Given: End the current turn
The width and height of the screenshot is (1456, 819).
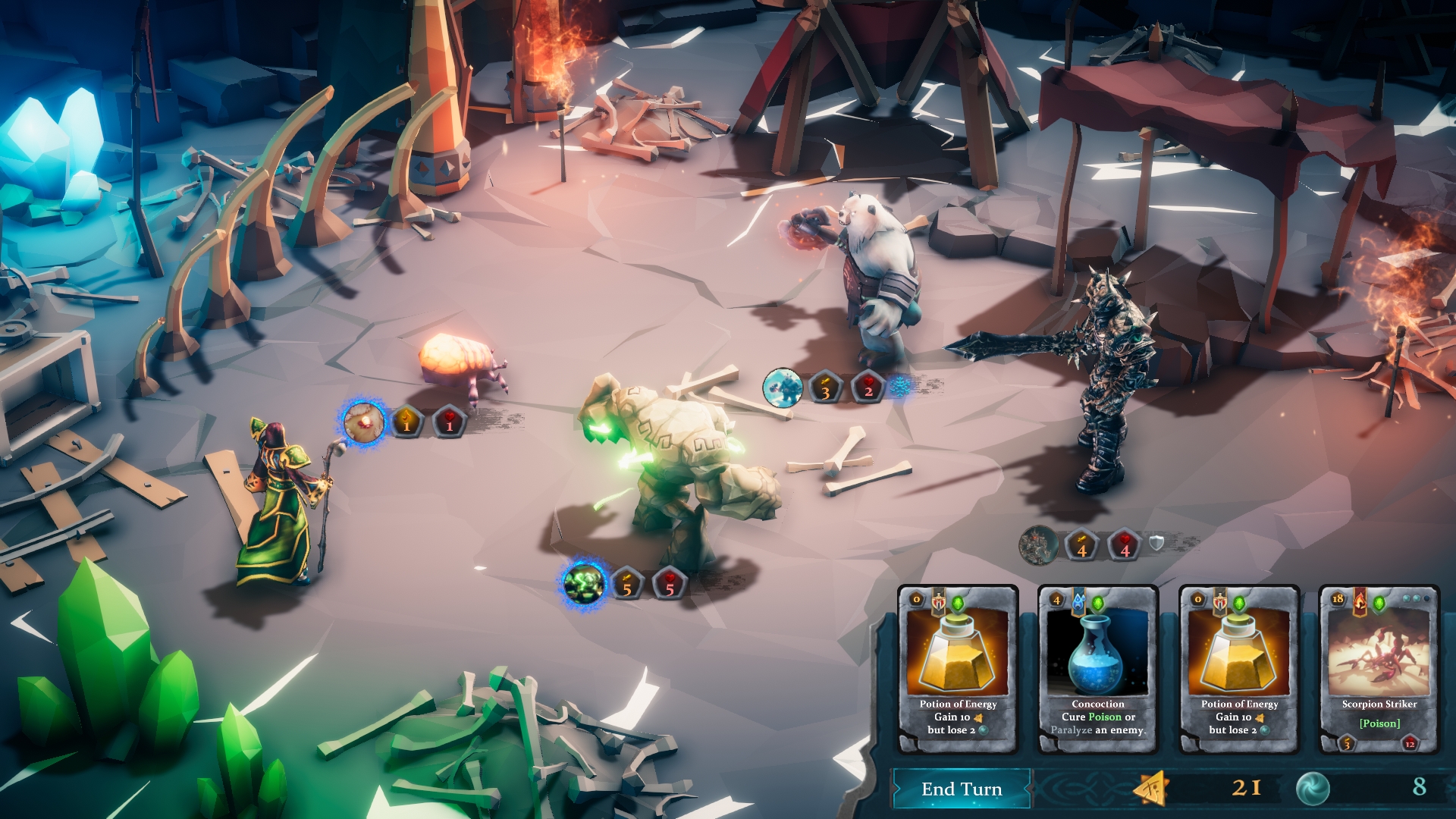Looking at the screenshot, I should [961, 789].
